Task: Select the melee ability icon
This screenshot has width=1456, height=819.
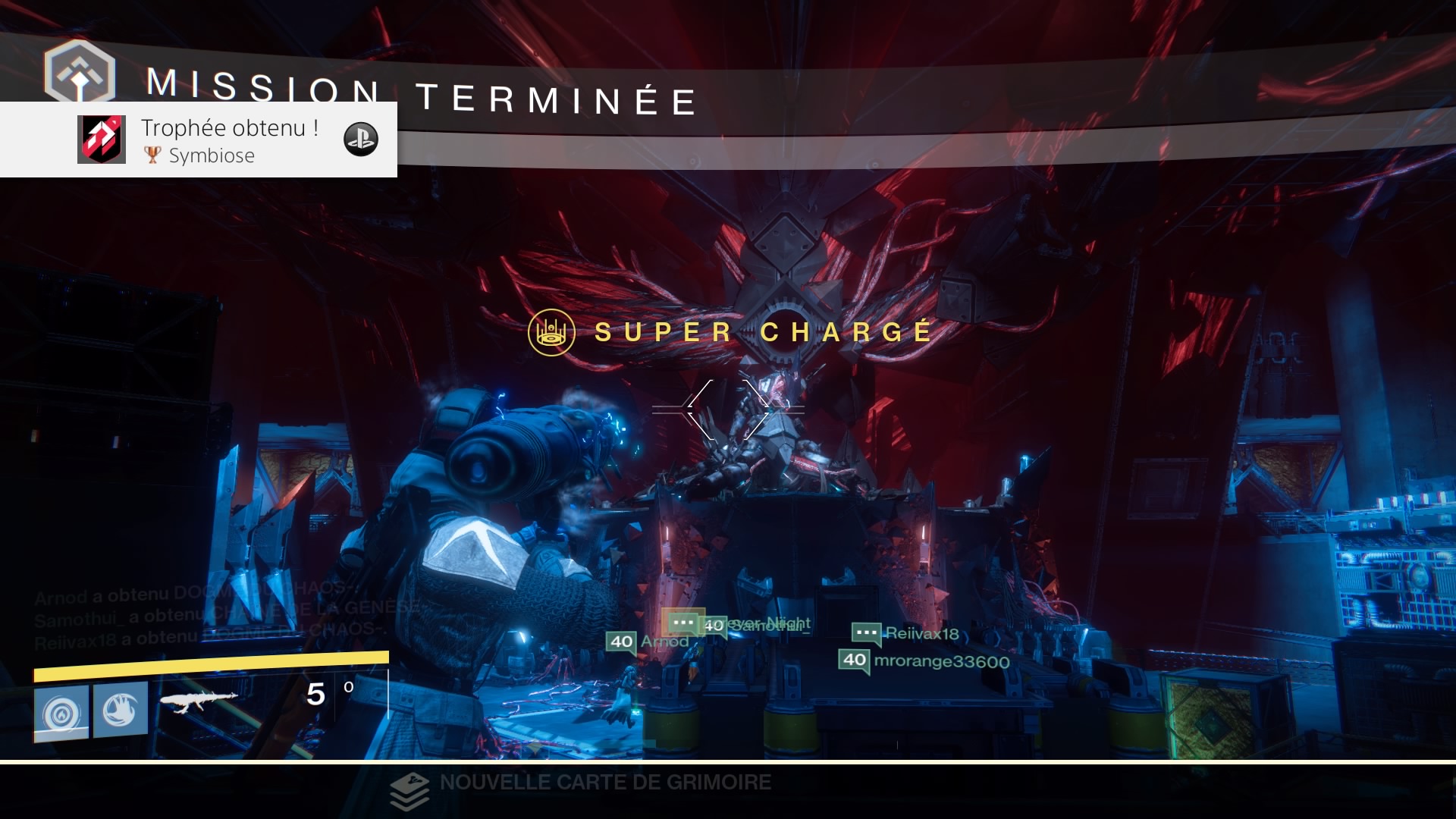Action: coord(121,710)
